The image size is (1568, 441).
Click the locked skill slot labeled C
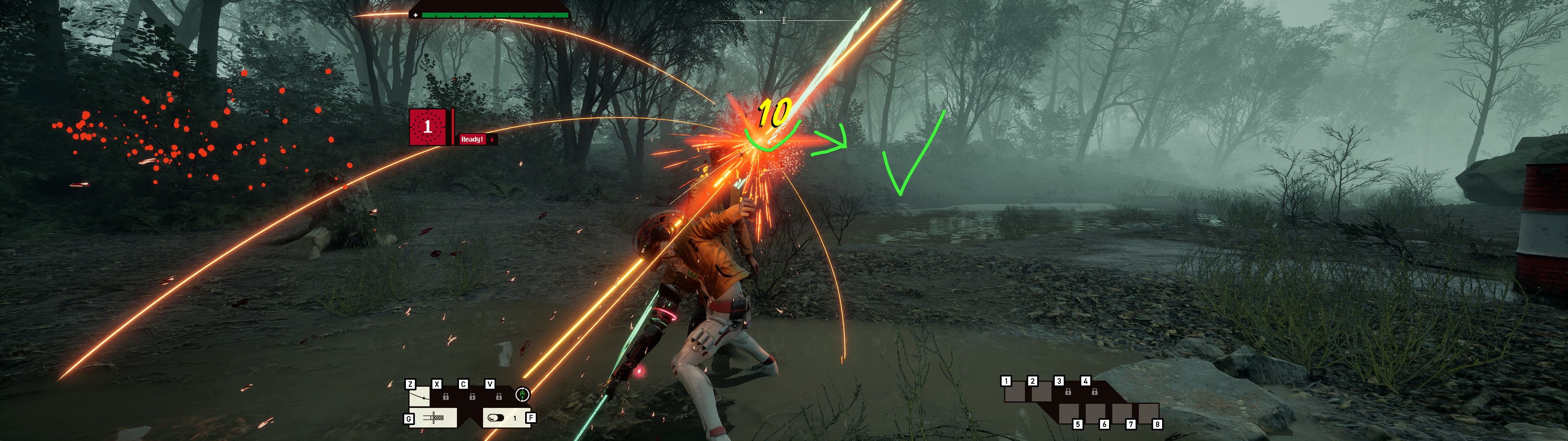tap(472, 396)
